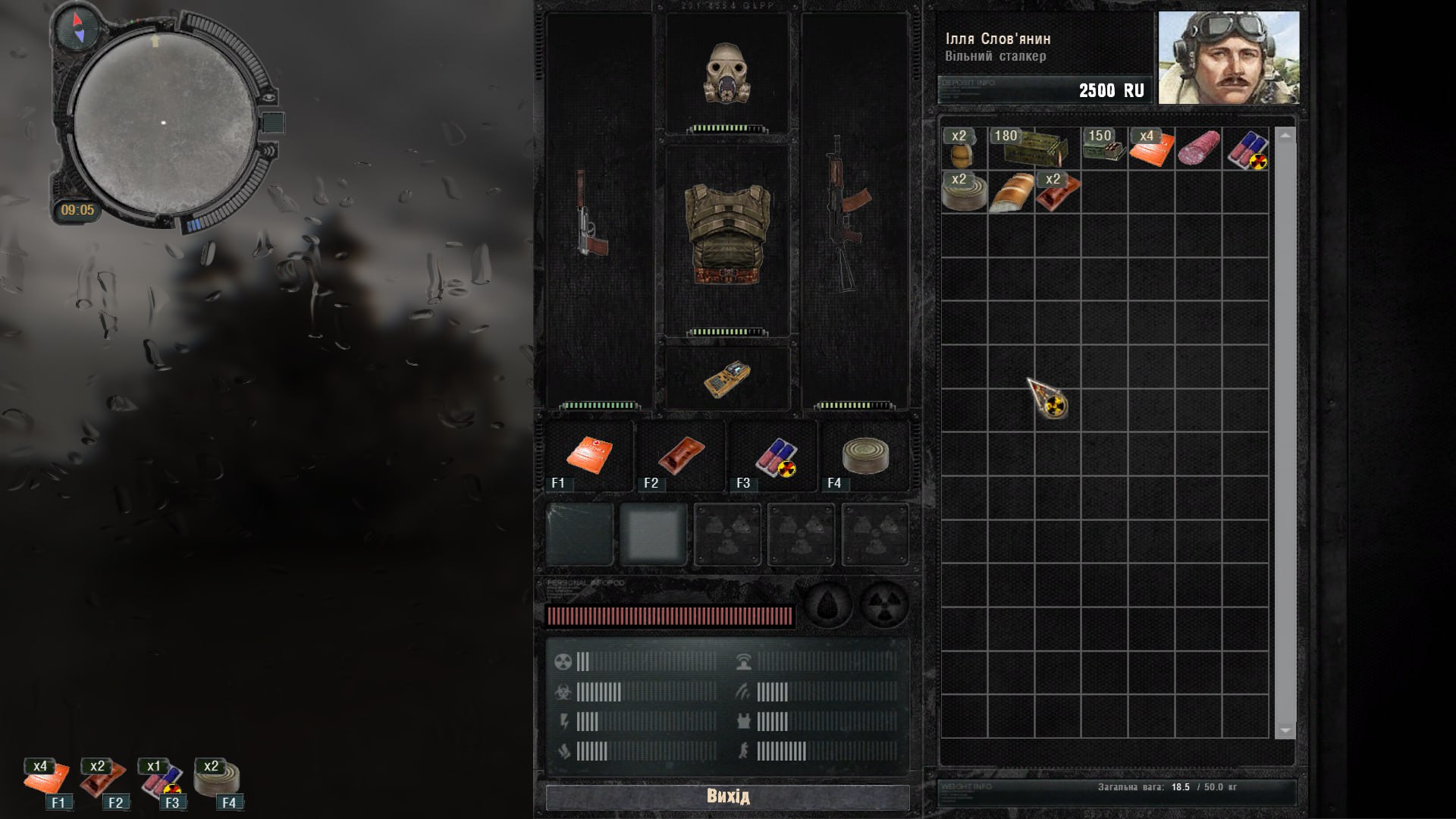Select the anti-radiation pills in inventory grid

coord(1246,149)
